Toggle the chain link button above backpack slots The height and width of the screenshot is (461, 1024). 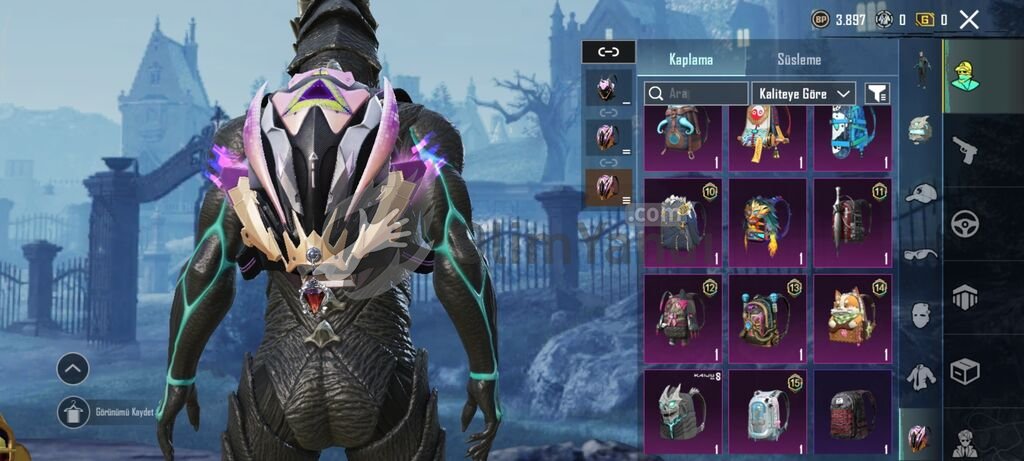pos(608,51)
